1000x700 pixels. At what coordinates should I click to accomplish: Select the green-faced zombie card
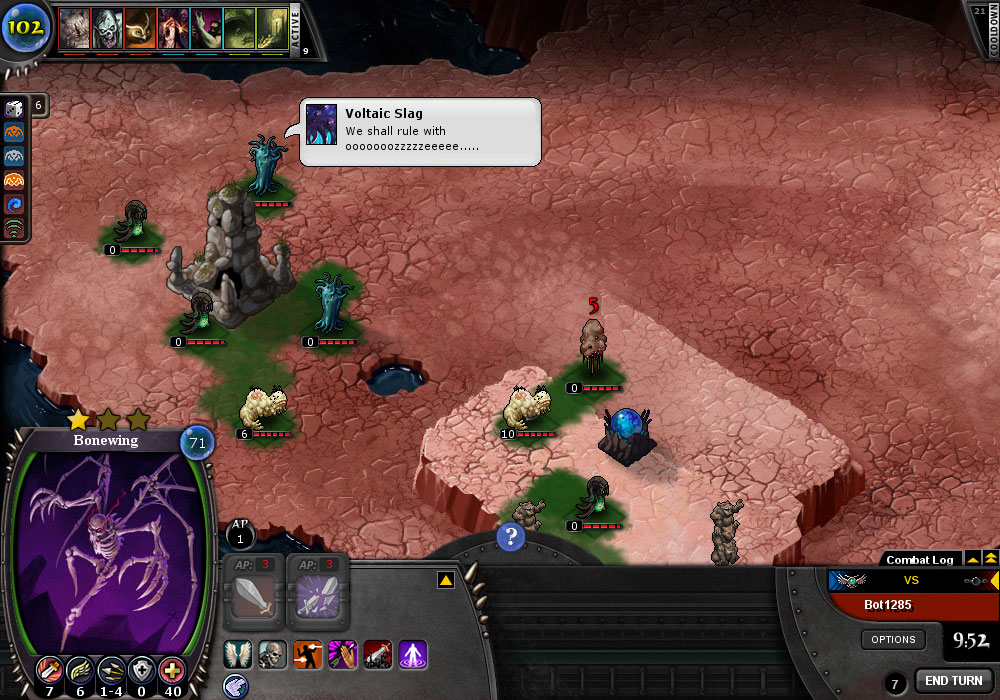(108, 29)
